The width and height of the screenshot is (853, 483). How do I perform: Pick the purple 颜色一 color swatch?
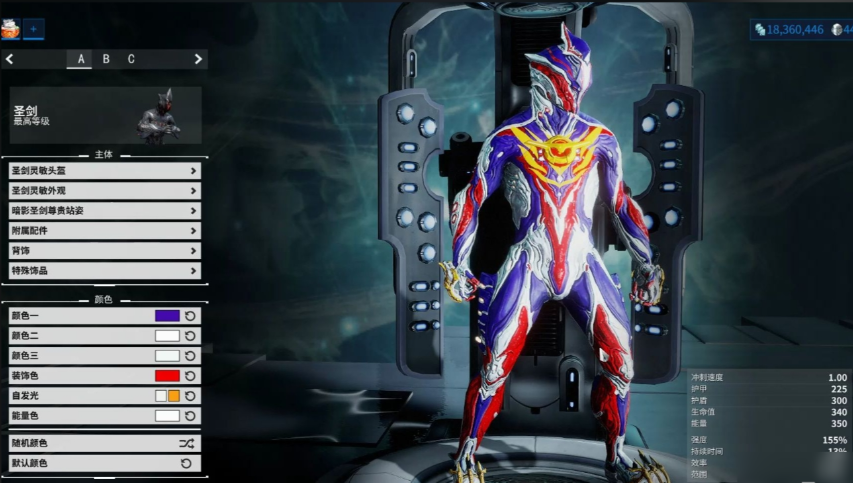[167, 316]
